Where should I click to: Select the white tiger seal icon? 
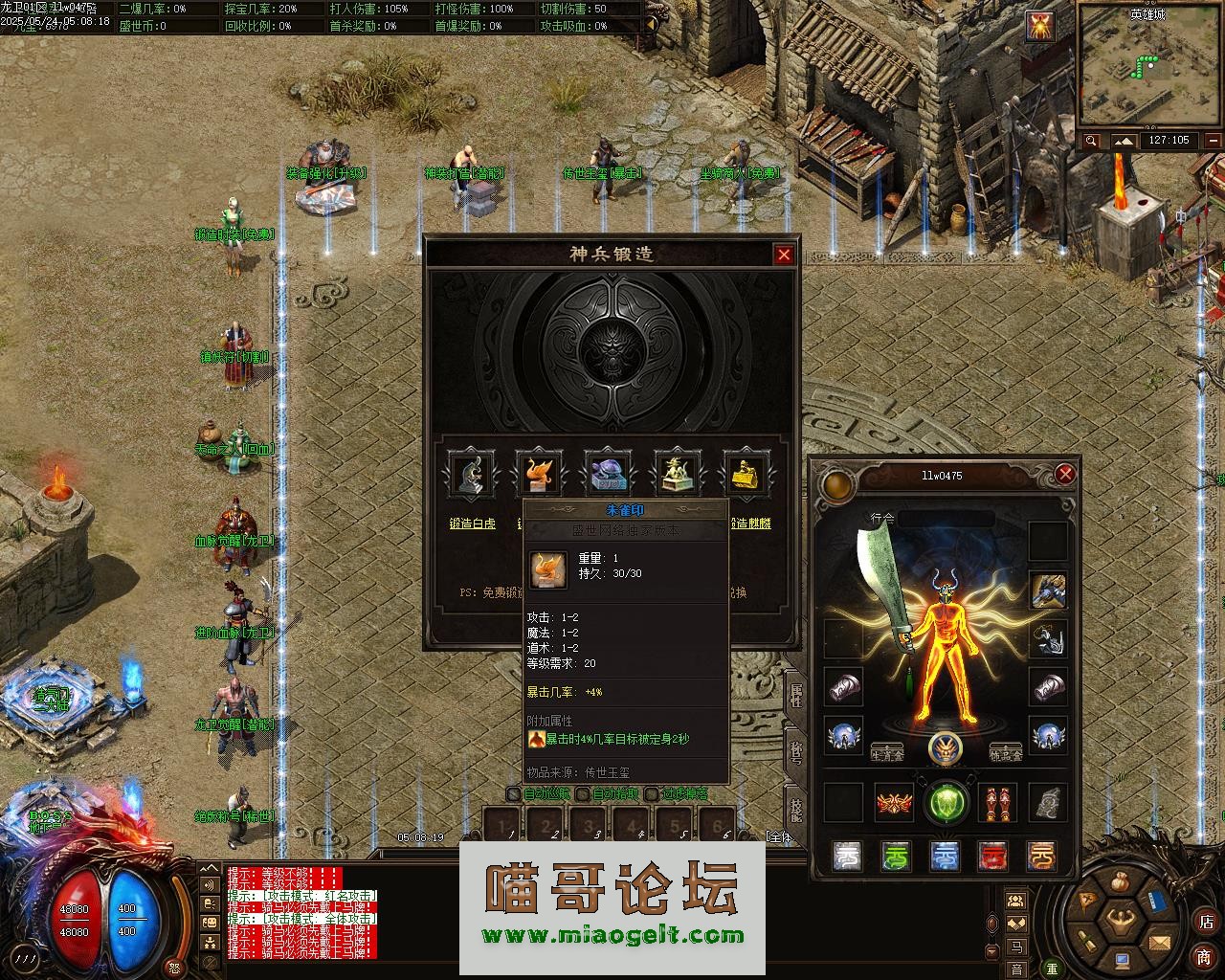pos(471,474)
